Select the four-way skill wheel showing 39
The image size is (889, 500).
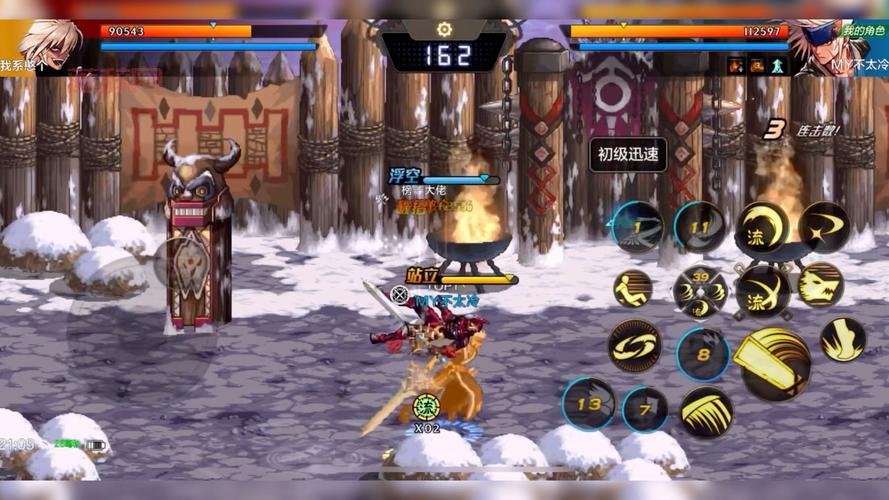click(x=699, y=291)
